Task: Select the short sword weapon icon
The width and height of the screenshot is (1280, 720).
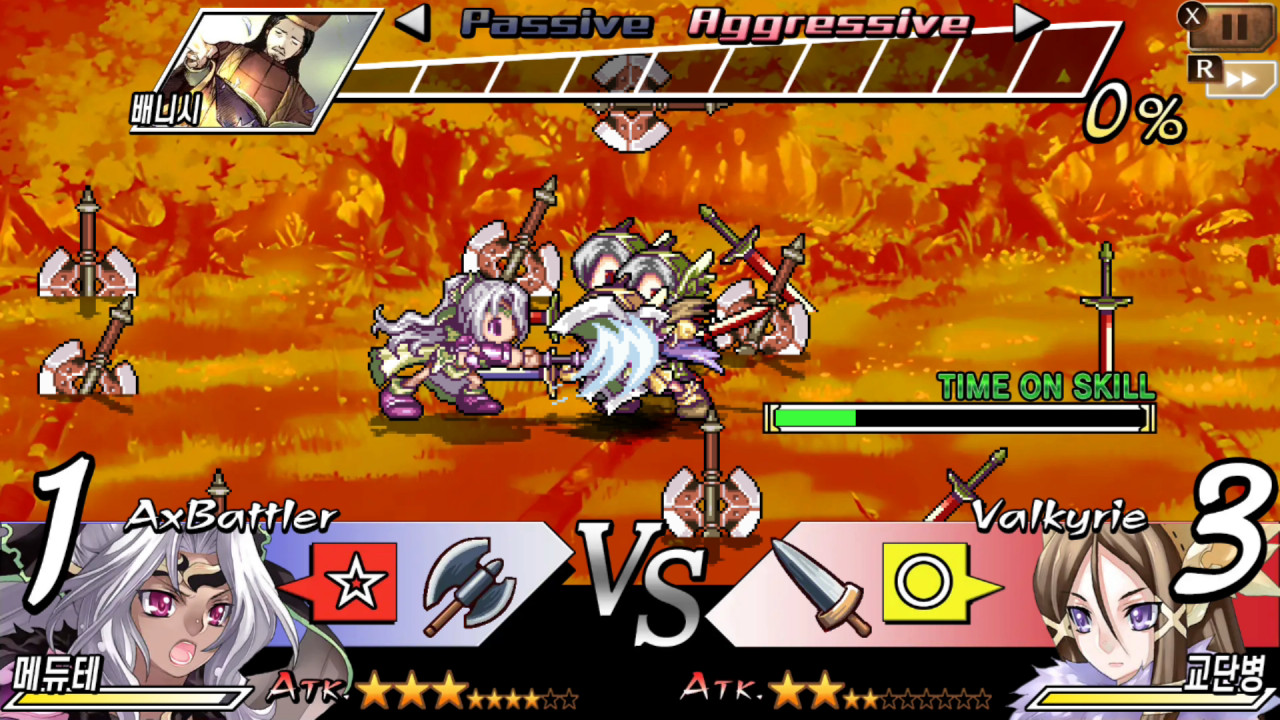Action: [x=813, y=587]
